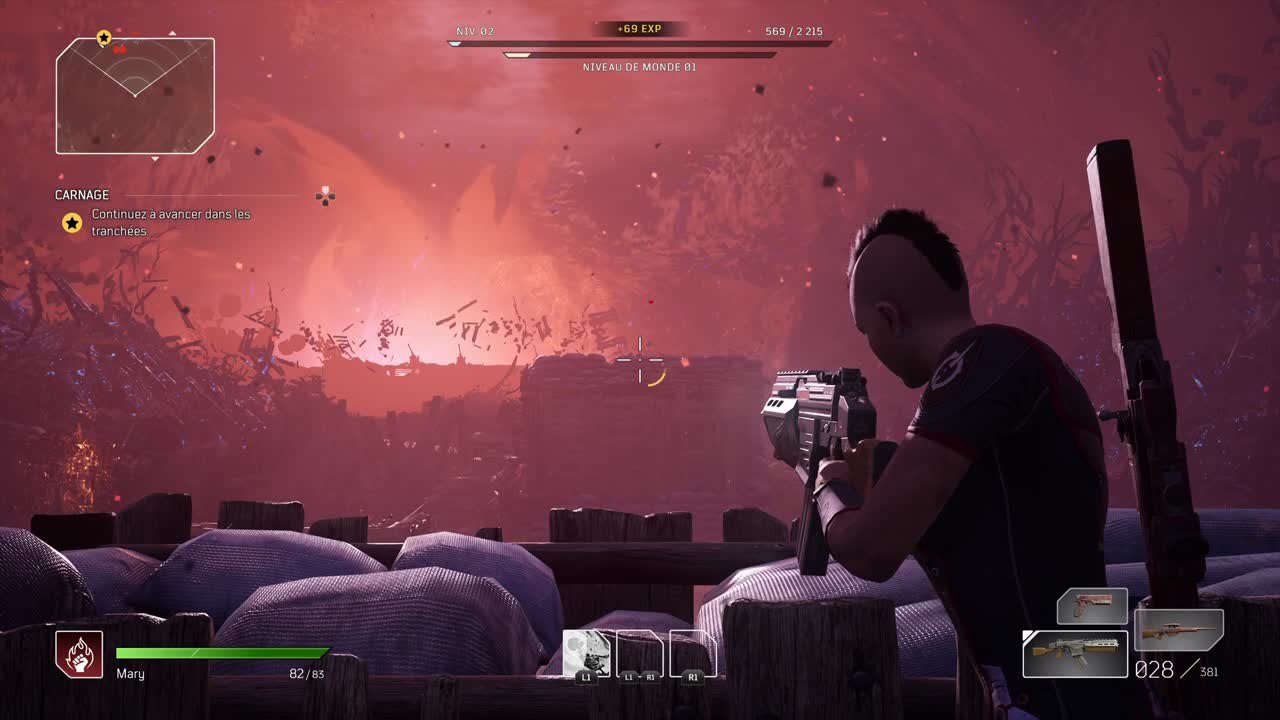Choose the equipped assault rifle slot
This screenshot has width=1280, height=720.
(x=1075, y=653)
